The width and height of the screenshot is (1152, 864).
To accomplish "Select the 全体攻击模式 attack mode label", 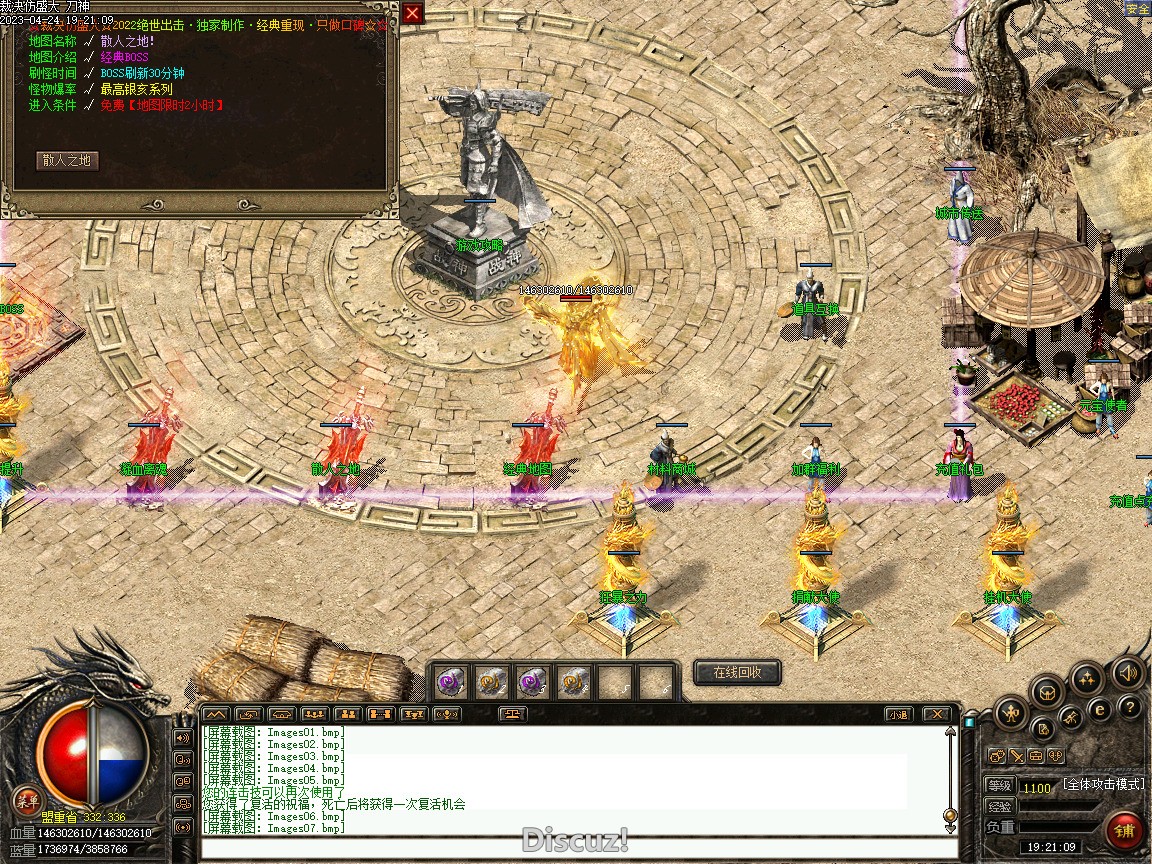I will (x=1103, y=785).
